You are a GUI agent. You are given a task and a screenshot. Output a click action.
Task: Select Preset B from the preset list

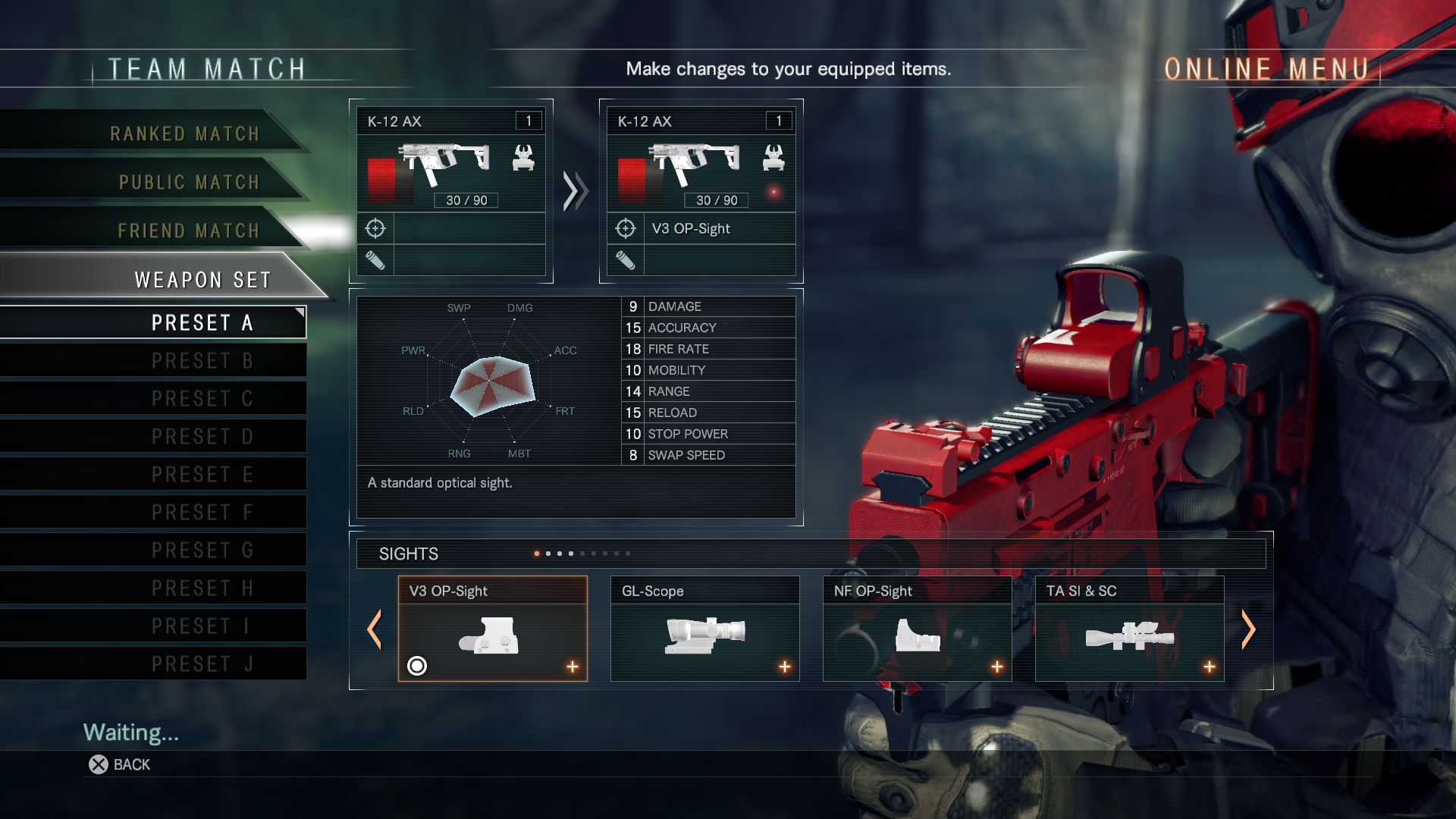tap(201, 360)
